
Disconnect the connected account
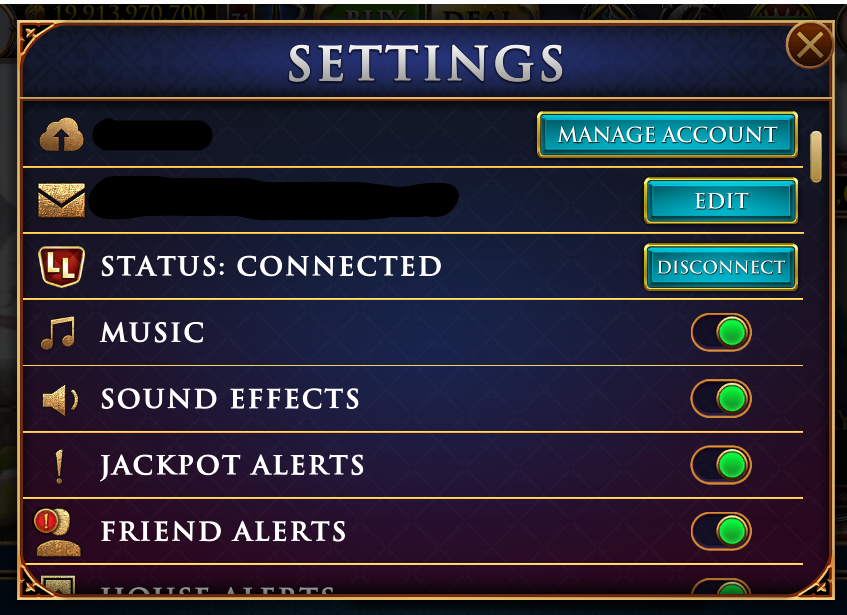point(720,267)
